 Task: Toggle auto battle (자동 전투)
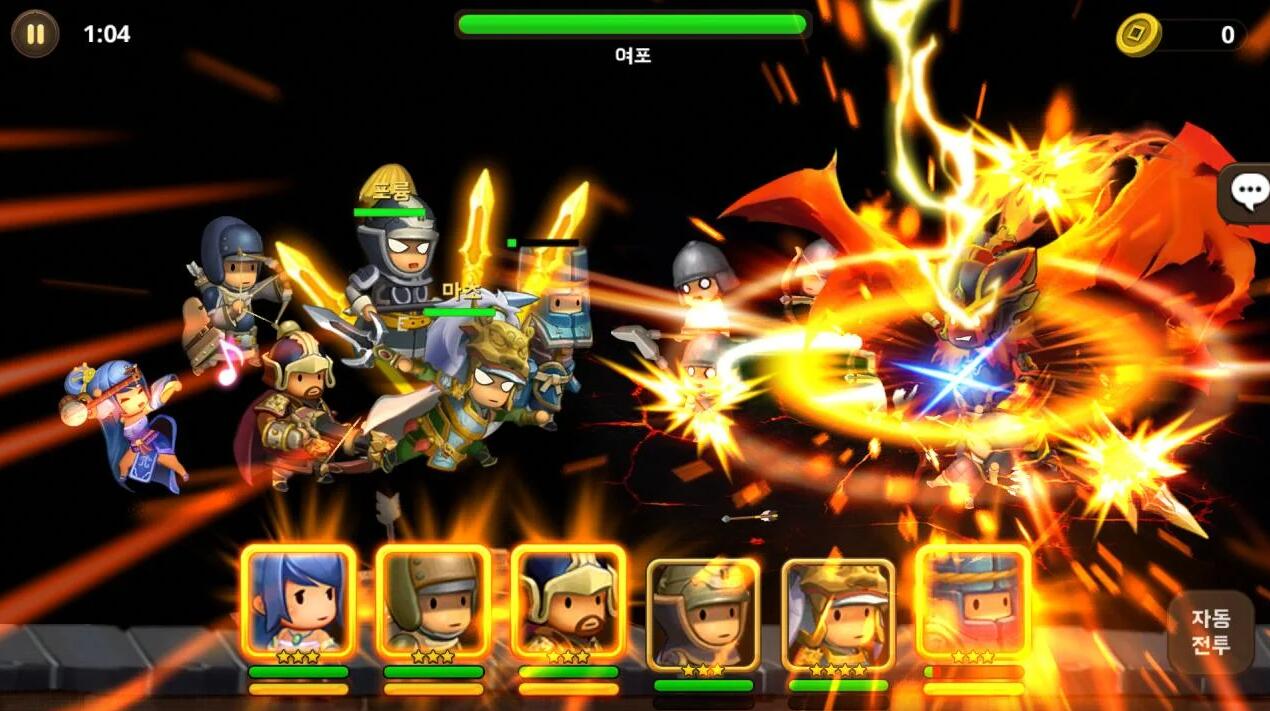coord(1210,631)
